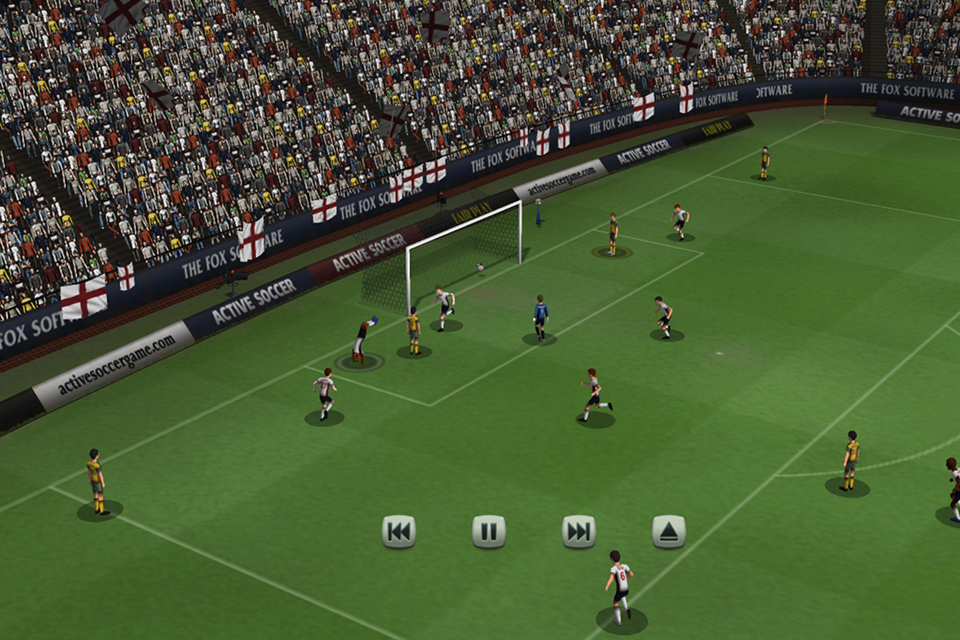Click the eject button to exit replay
Image resolution: width=960 pixels, height=640 pixels.
[669, 531]
